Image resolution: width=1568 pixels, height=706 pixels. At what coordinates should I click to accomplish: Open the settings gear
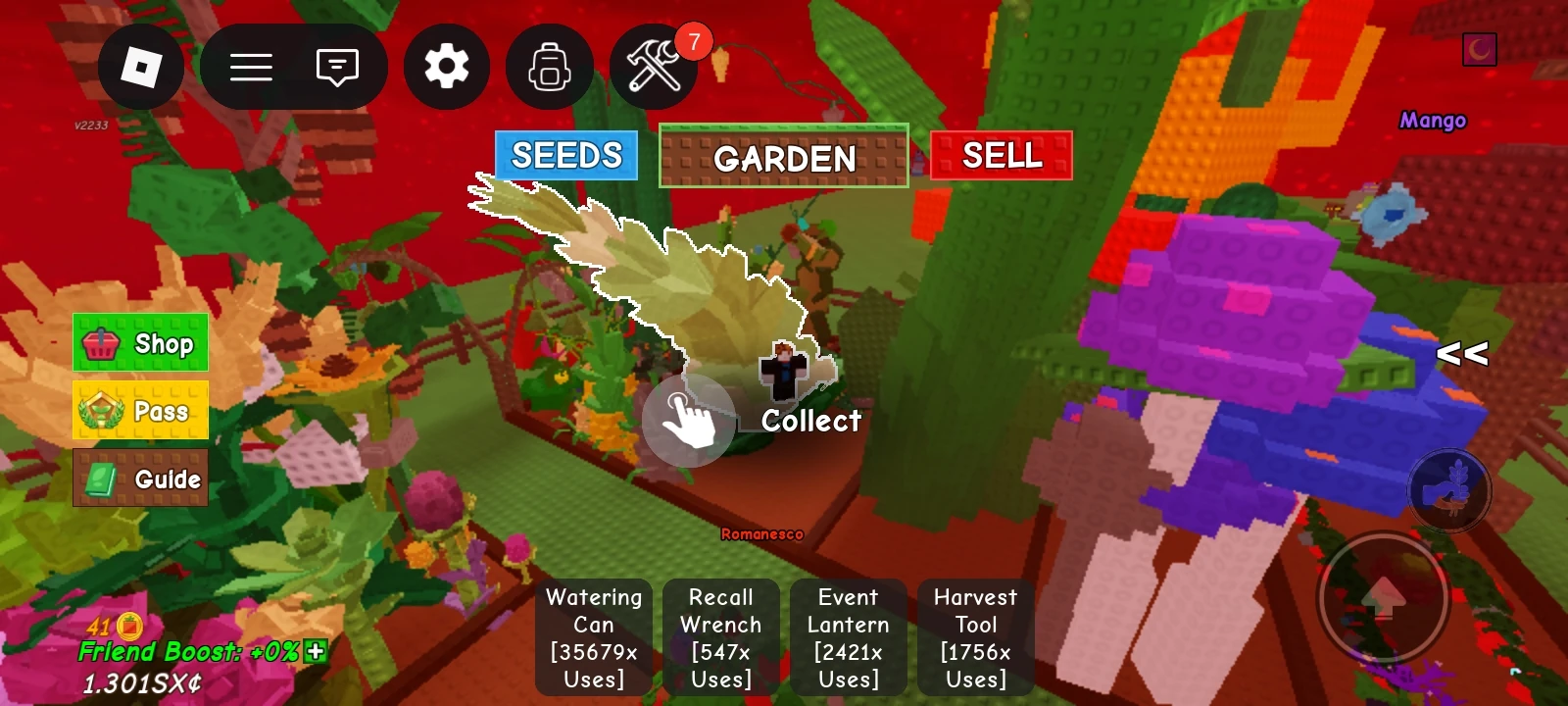point(446,66)
